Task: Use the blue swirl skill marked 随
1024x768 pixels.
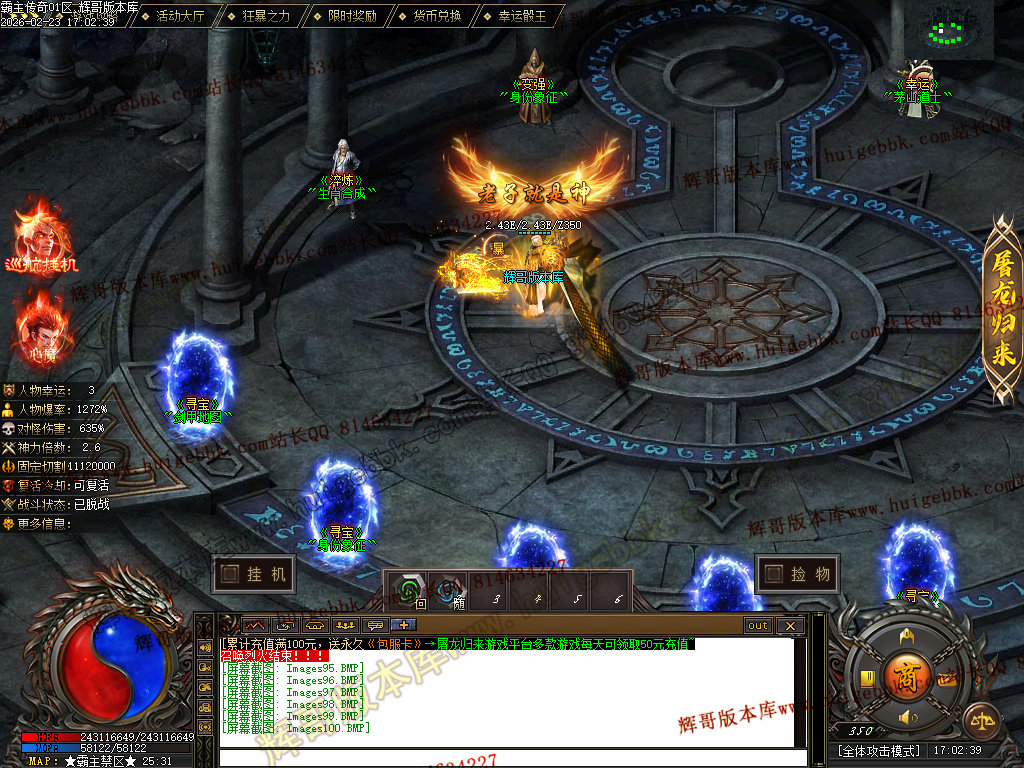Action: [x=450, y=591]
